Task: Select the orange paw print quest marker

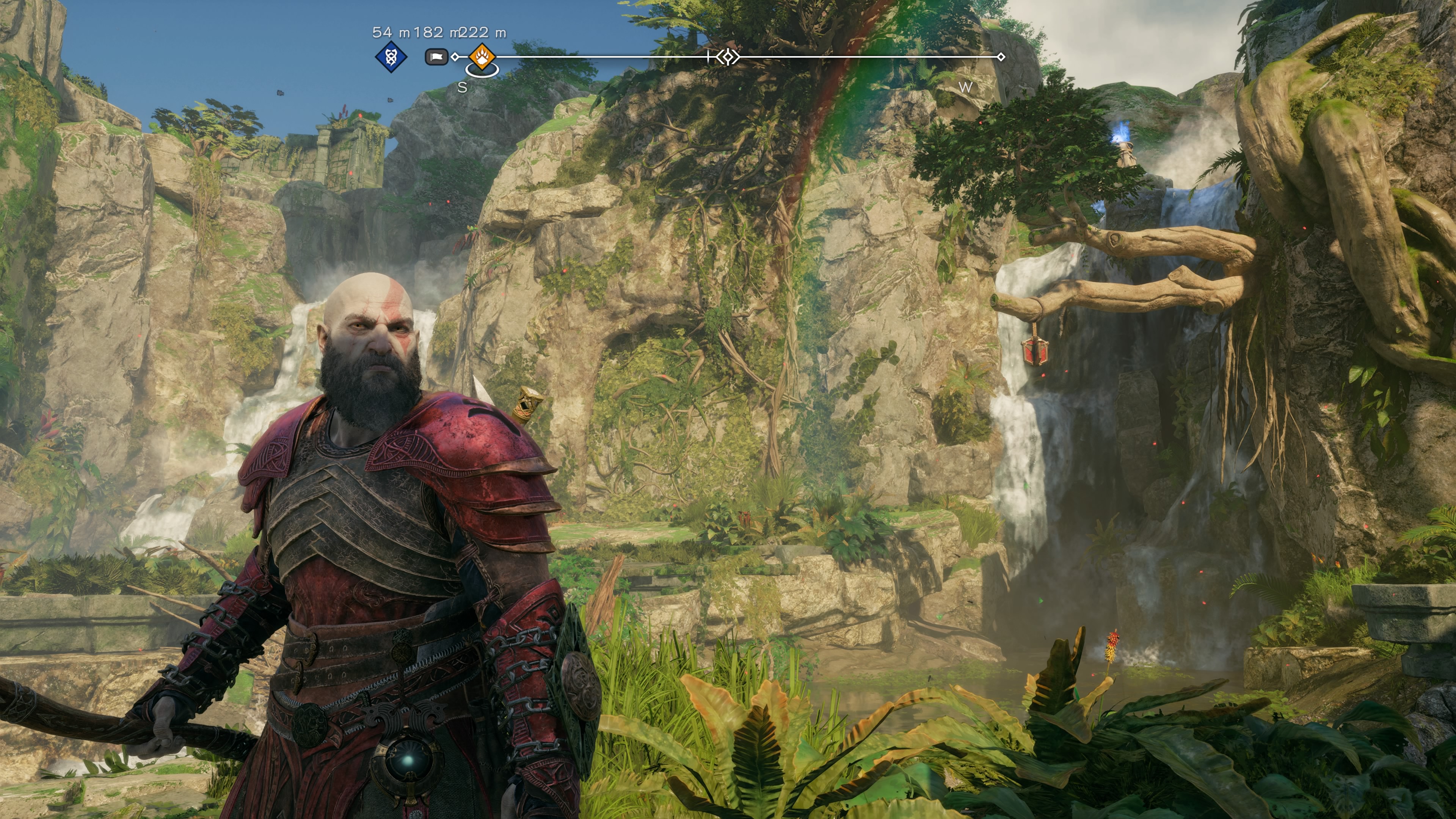Action: 482,57
